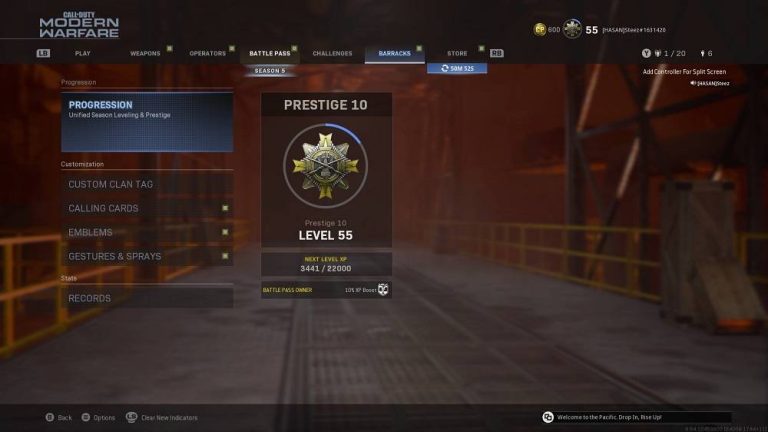Open the Weapons tab
The image size is (768, 432).
point(145,53)
